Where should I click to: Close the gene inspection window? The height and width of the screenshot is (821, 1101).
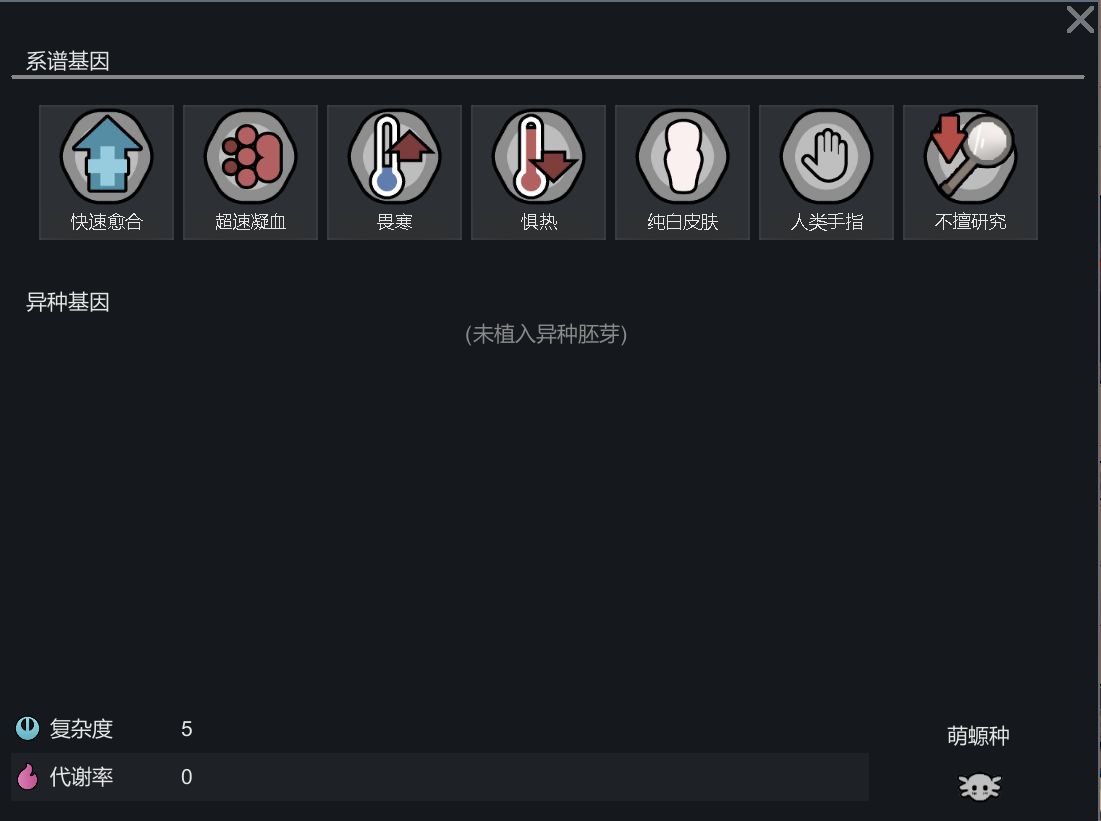tap(1079, 20)
